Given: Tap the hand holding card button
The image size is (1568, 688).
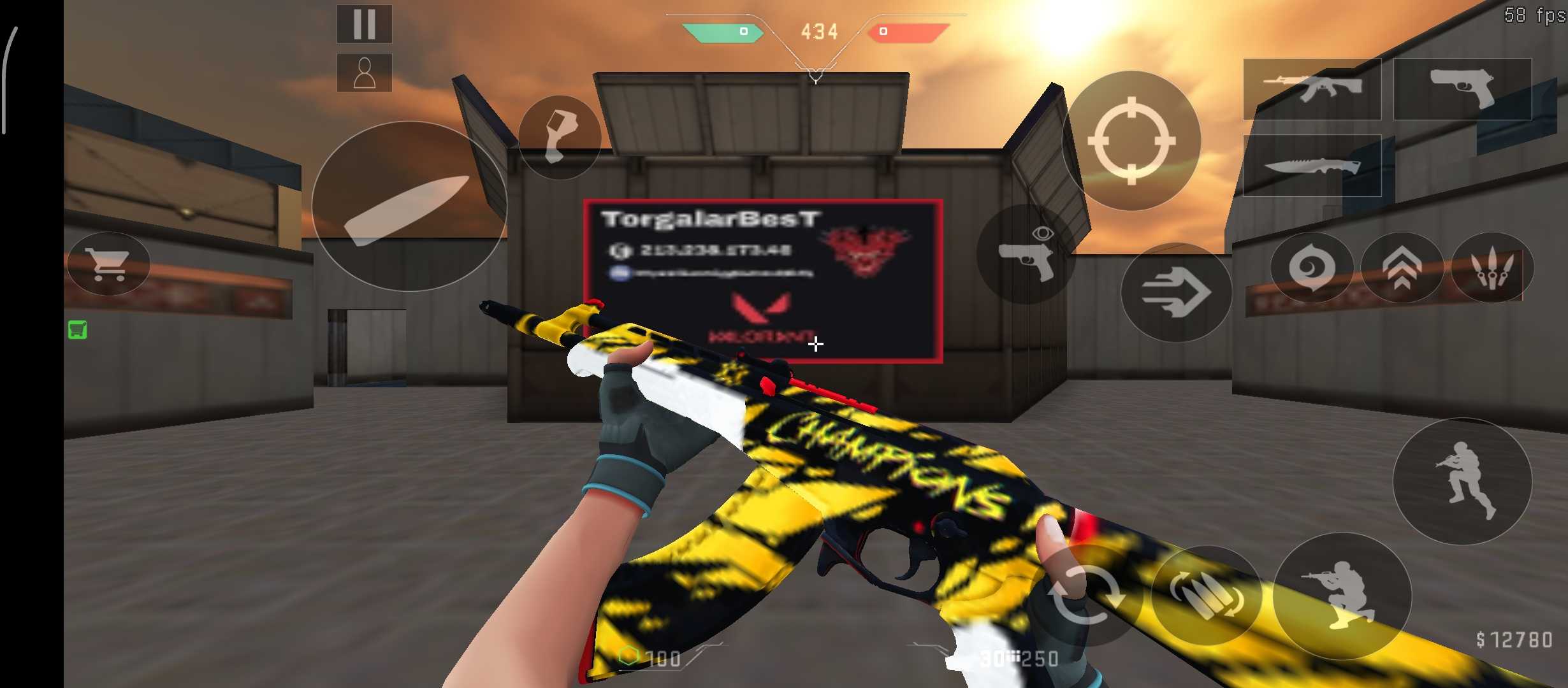Looking at the screenshot, I should [559, 137].
